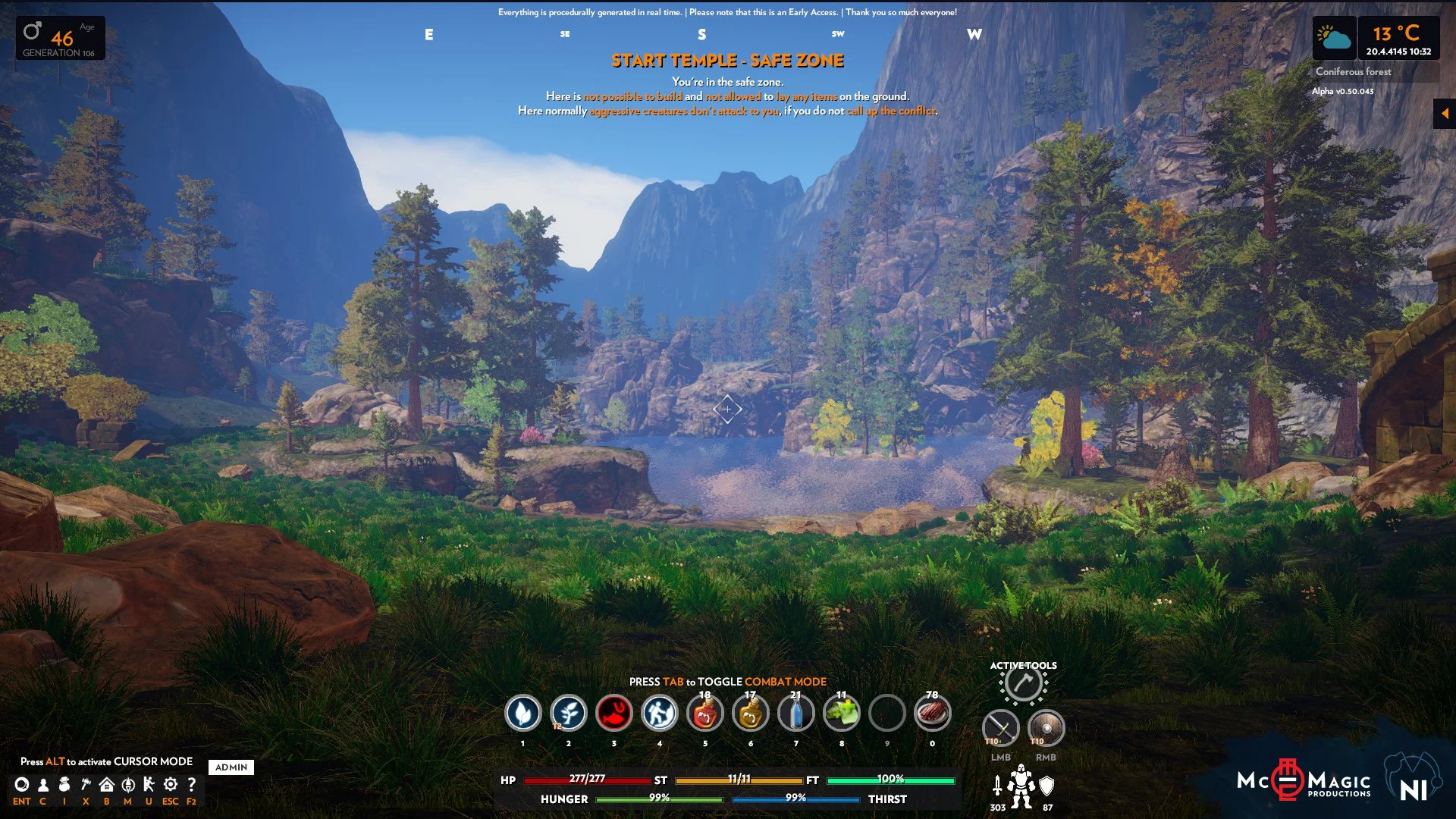Click the running figure menu icon
Viewport: 1456px width, 819px height.
point(149,785)
